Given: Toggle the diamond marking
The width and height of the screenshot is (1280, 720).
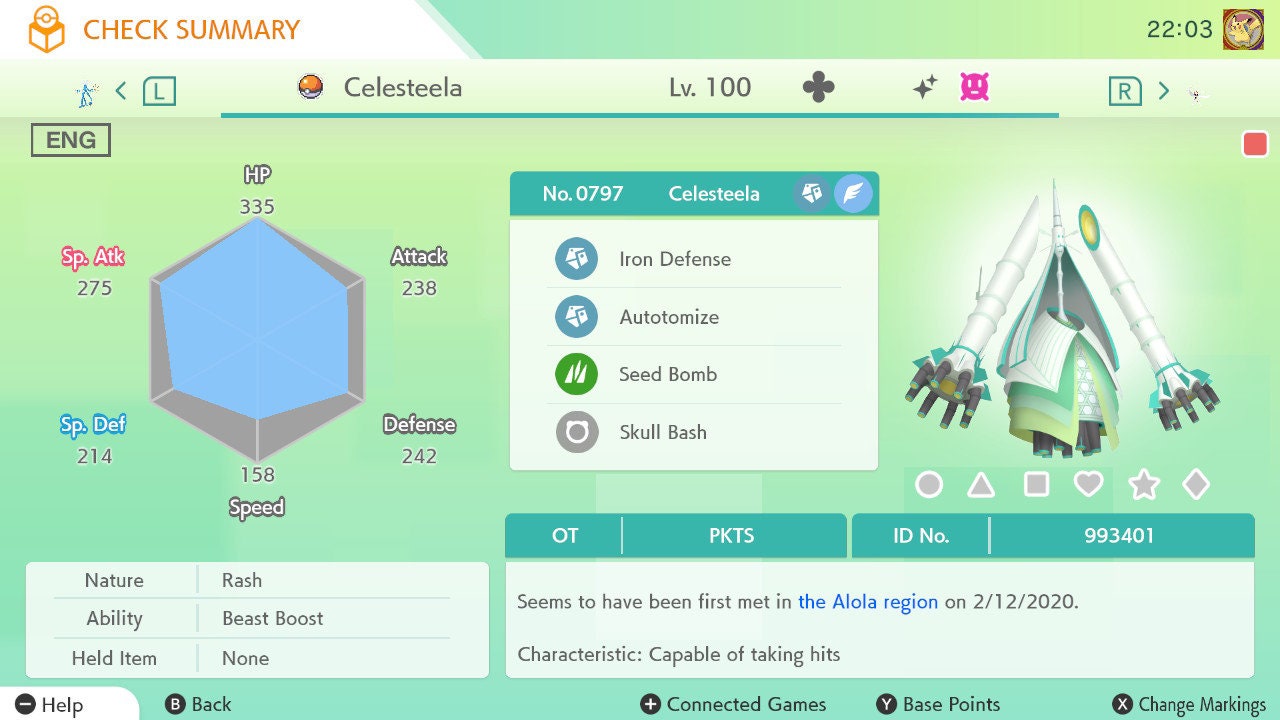Looking at the screenshot, I should (x=1196, y=485).
